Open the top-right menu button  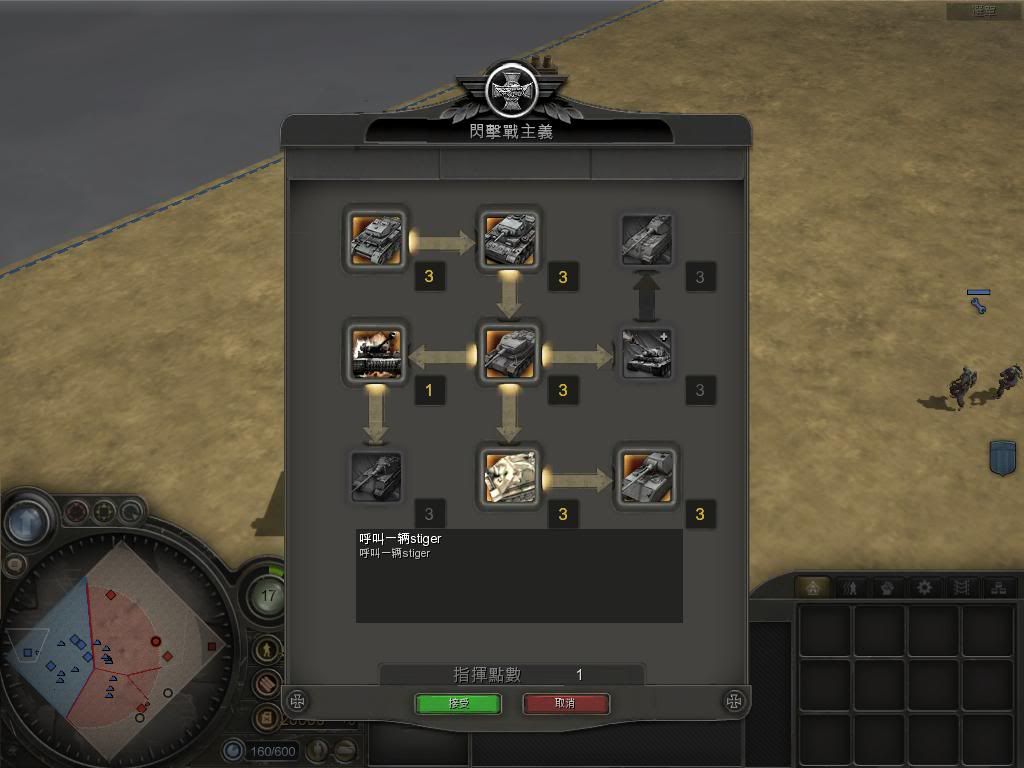click(x=984, y=11)
